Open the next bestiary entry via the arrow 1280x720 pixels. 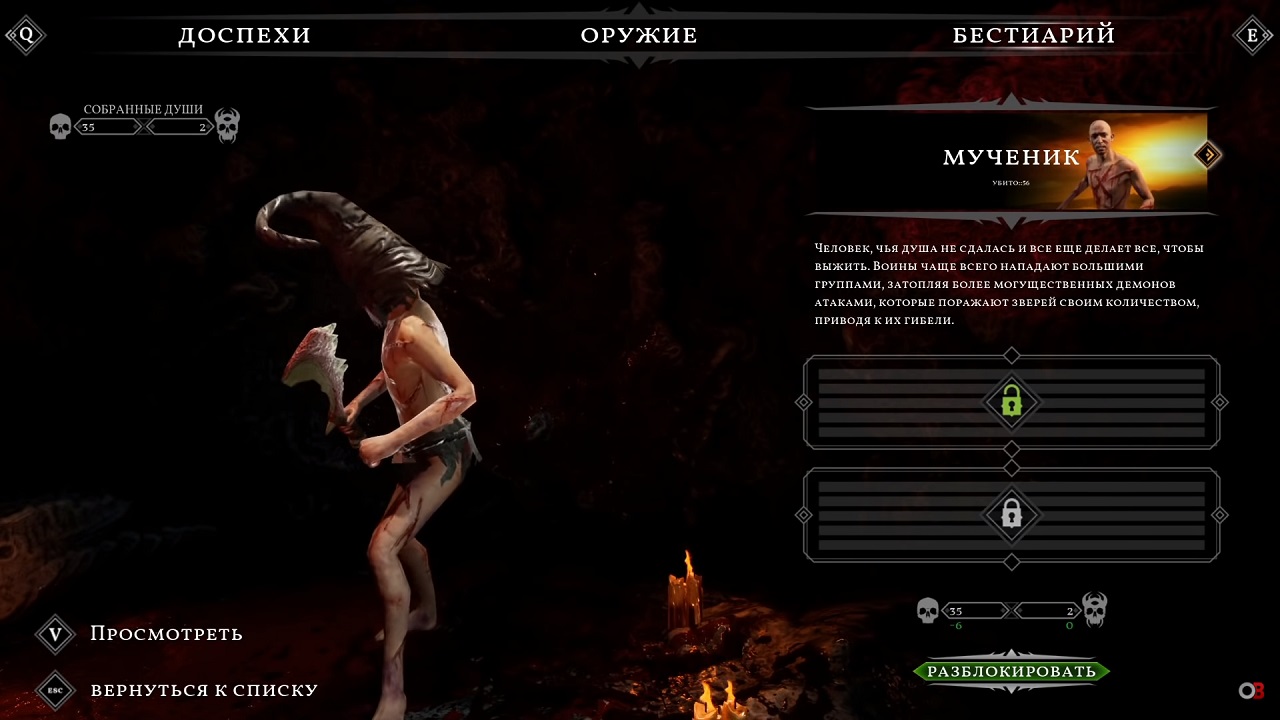coord(1207,156)
